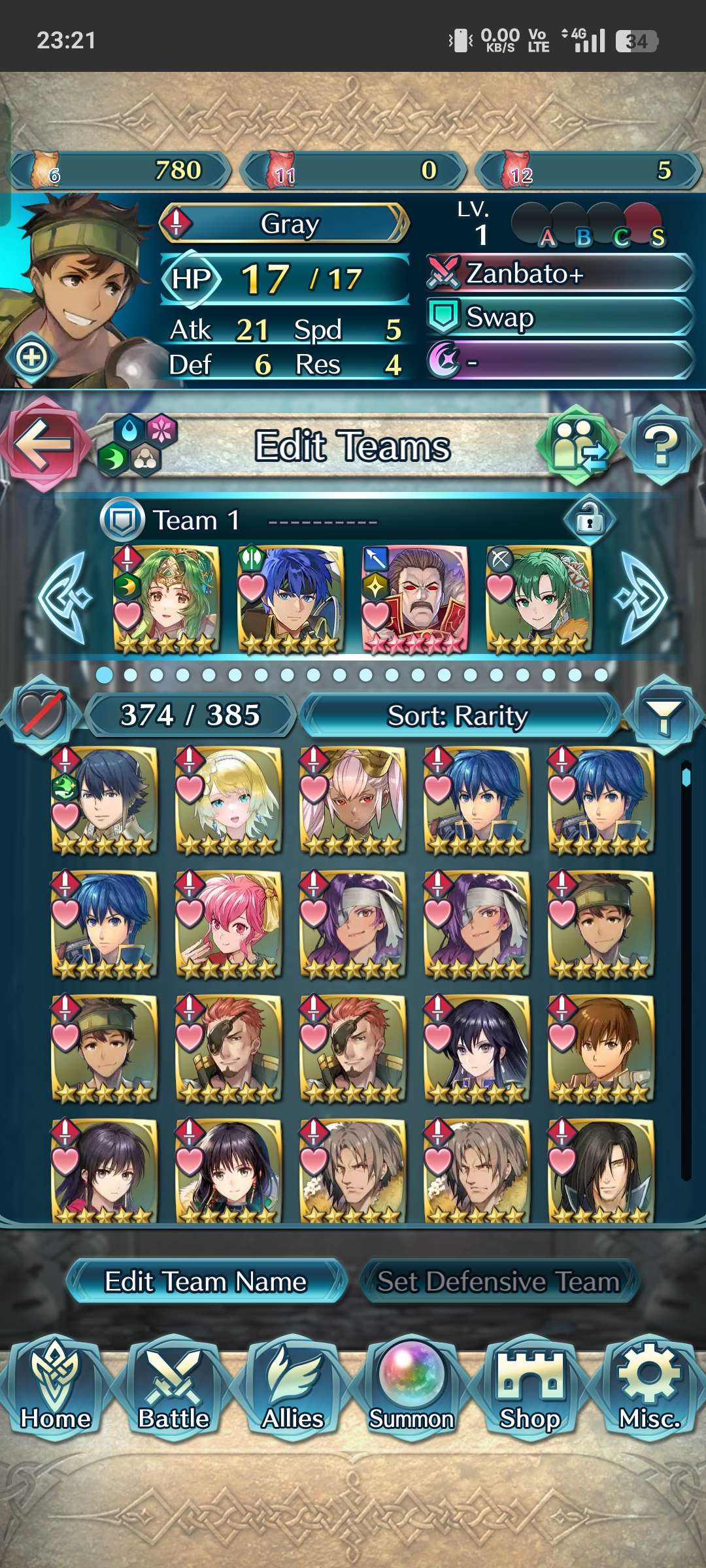The image size is (706, 1568).
Task: Show the next team with the right arrow
Action: coord(642,598)
